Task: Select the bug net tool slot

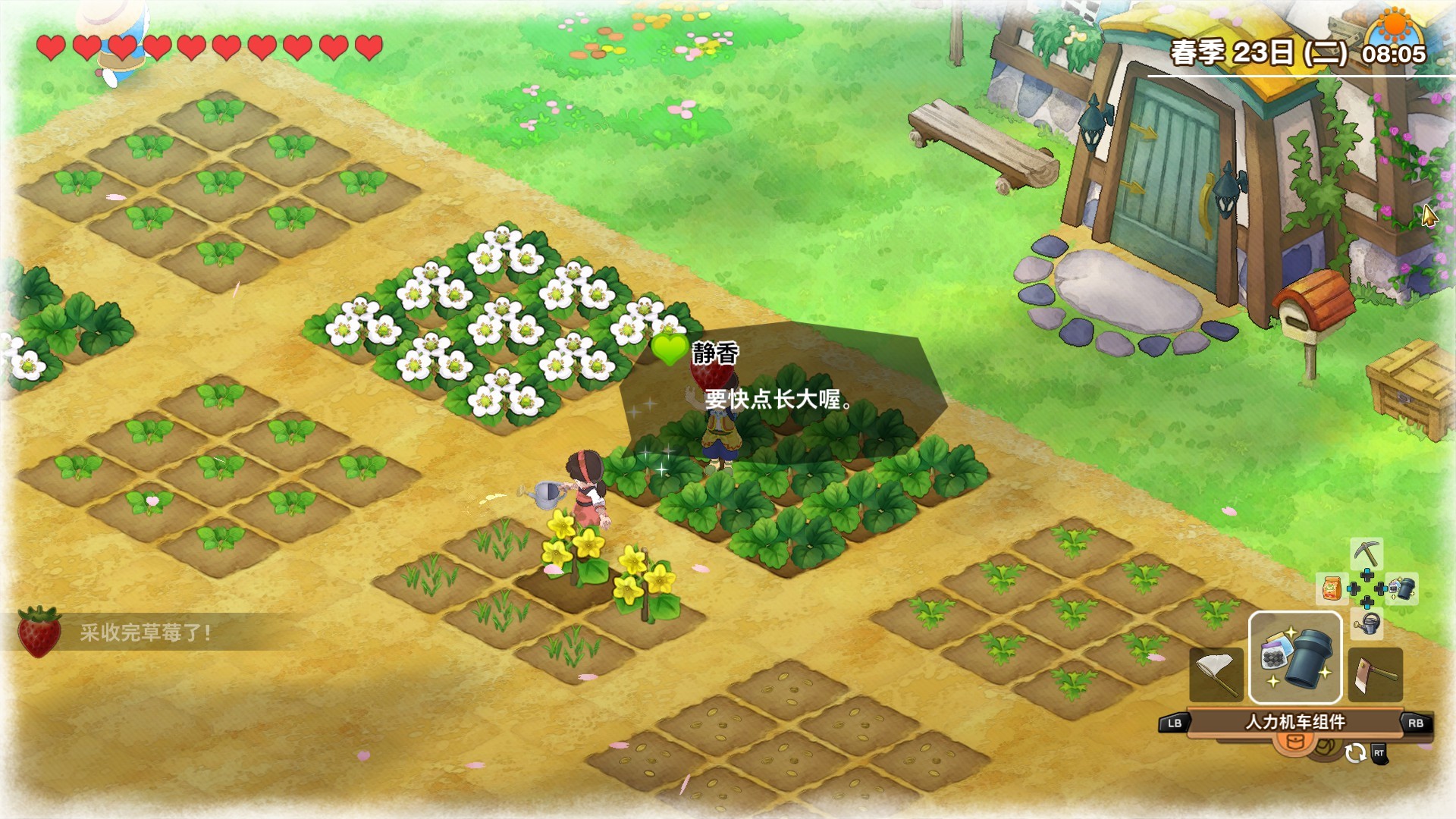Action: (x=1216, y=673)
